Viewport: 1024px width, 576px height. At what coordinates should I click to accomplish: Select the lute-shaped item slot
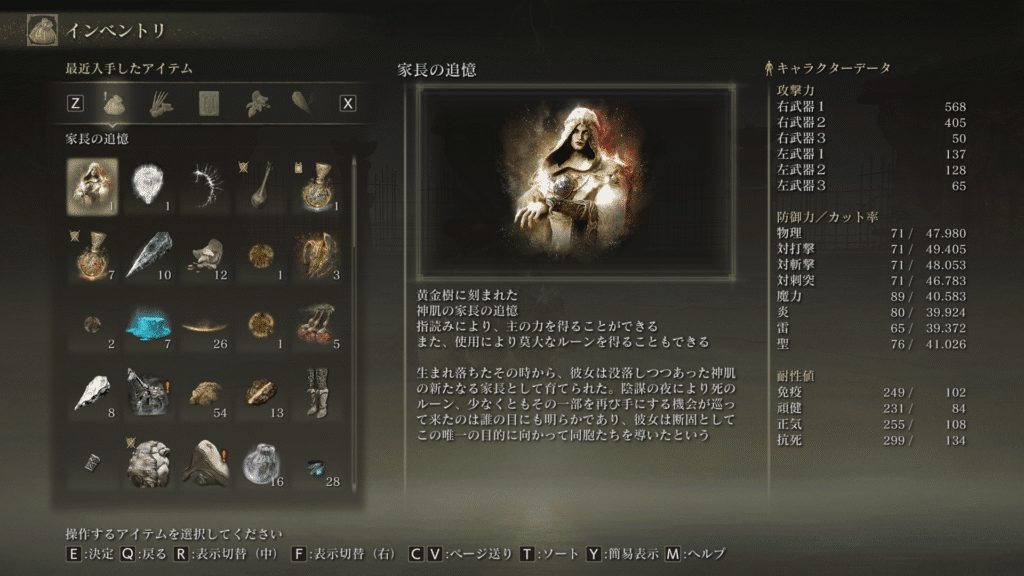click(x=263, y=185)
